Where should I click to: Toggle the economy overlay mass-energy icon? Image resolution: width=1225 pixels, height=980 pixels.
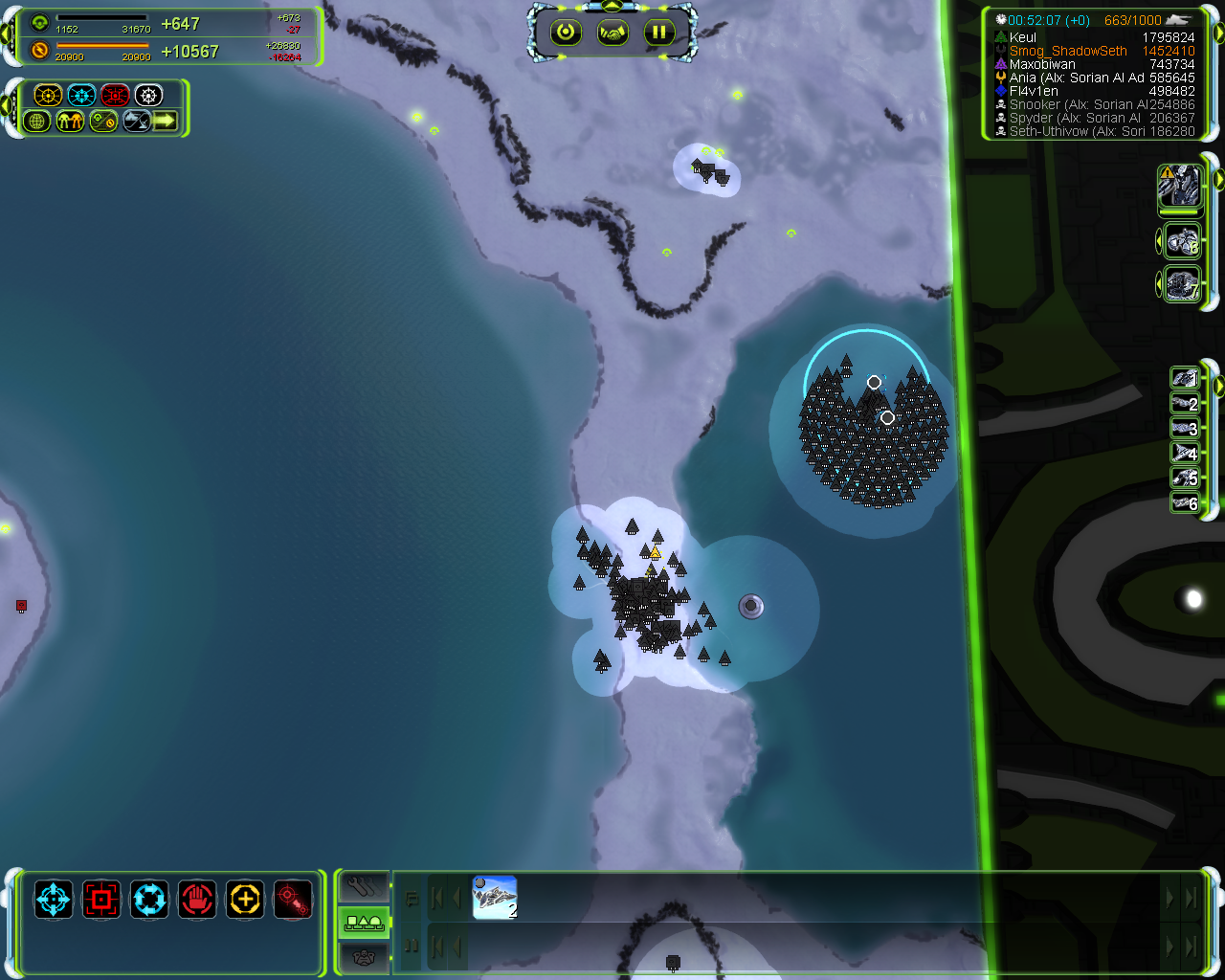[x=103, y=122]
